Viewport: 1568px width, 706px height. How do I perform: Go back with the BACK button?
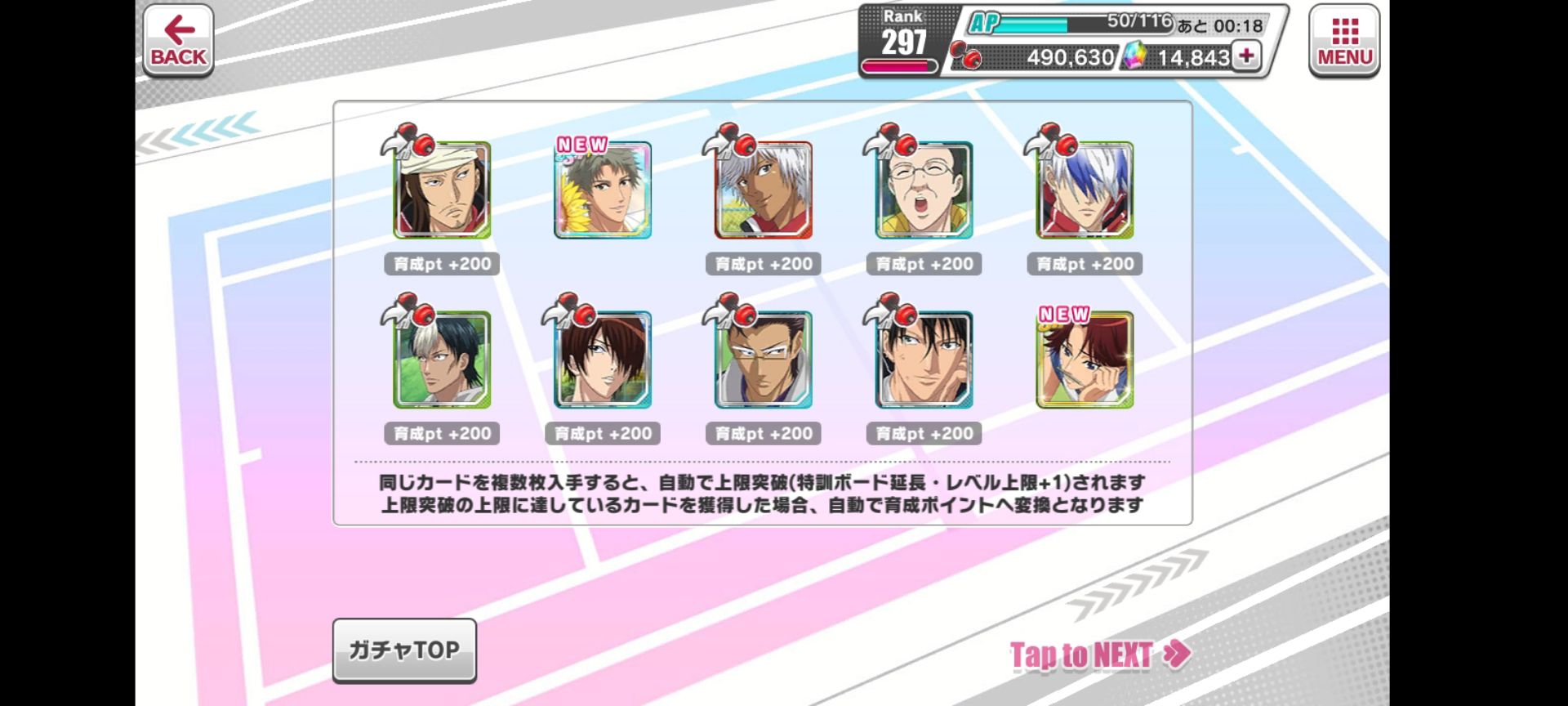click(x=178, y=41)
